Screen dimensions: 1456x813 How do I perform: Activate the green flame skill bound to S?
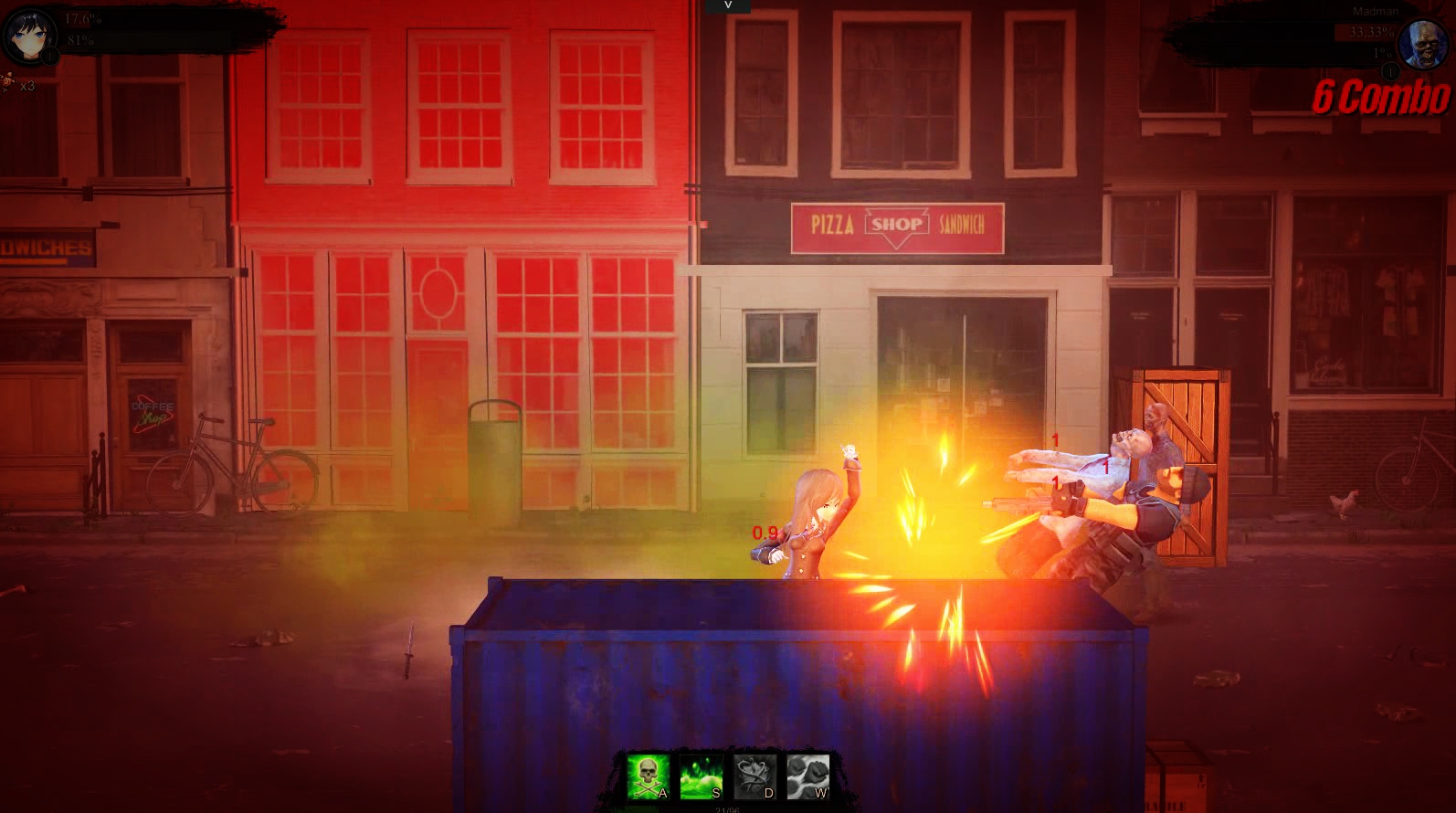pos(700,776)
